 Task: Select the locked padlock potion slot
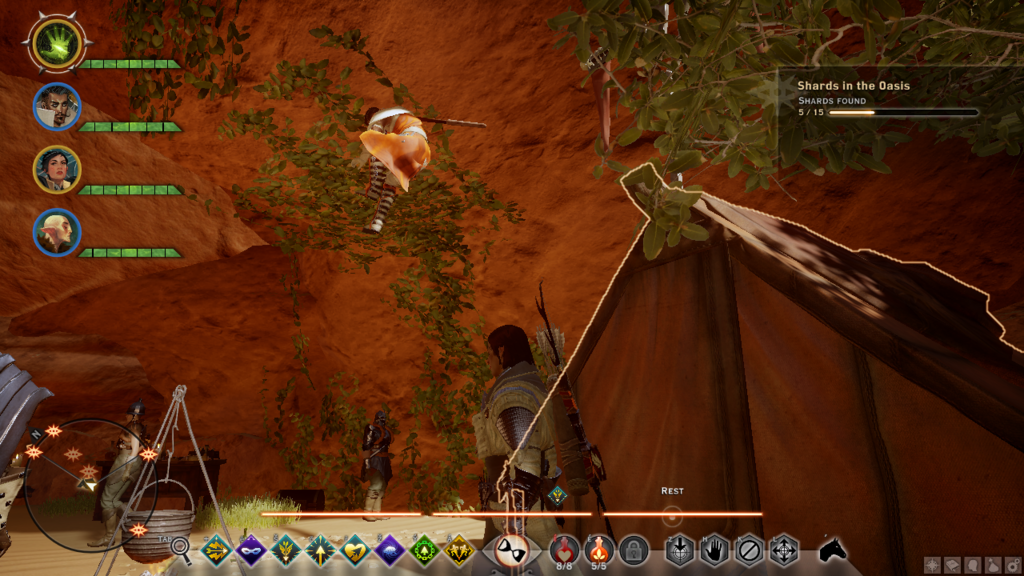[x=633, y=549]
